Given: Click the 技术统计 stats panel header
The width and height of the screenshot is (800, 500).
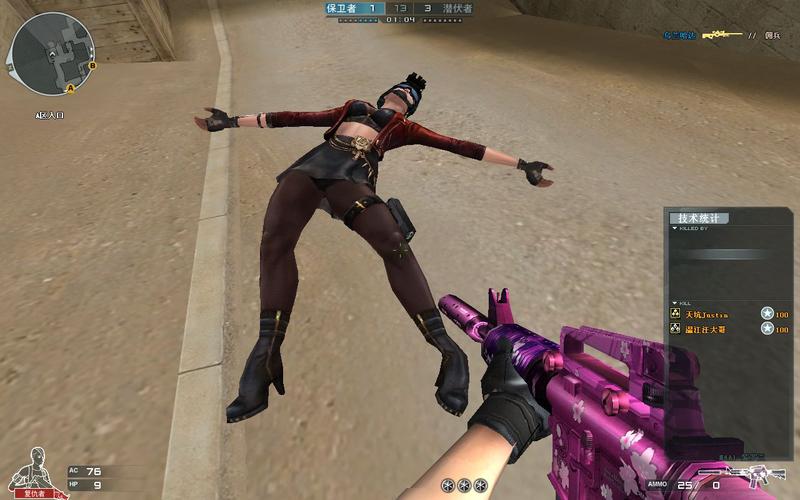Looking at the screenshot, I should (x=699, y=218).
